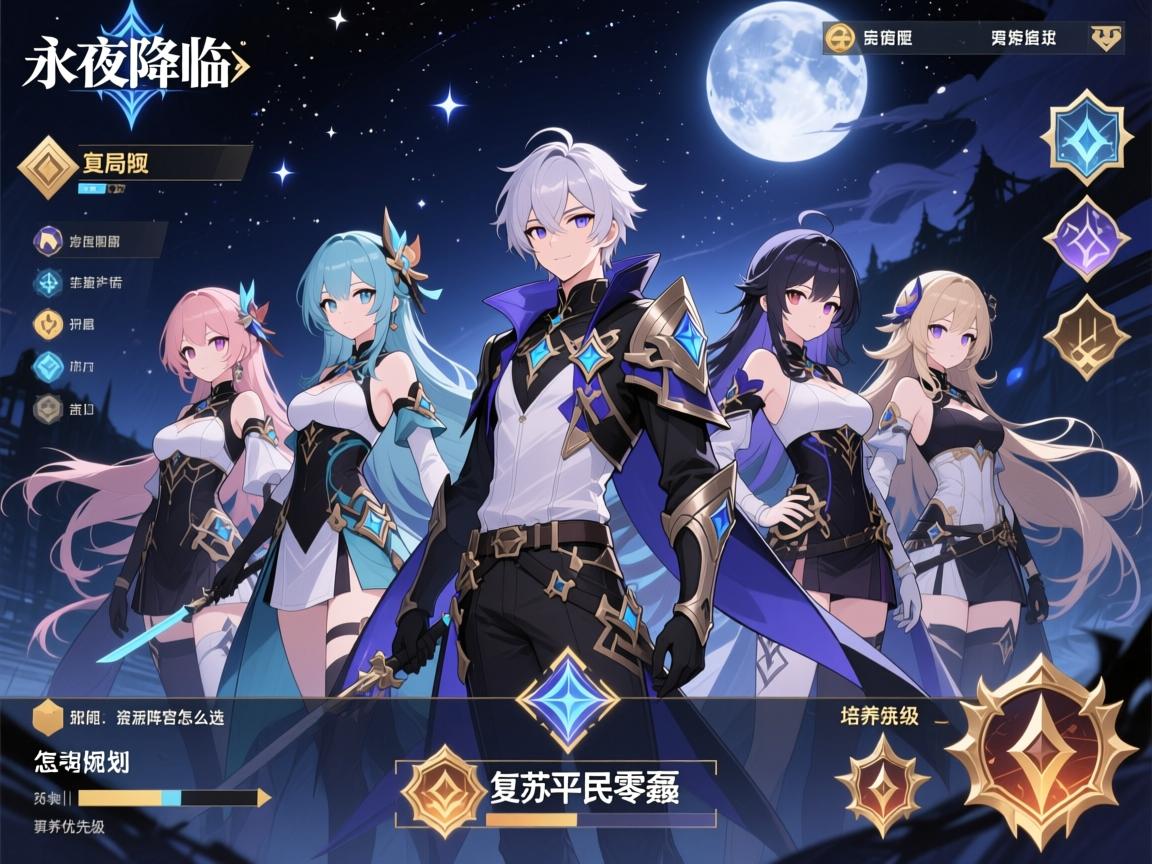Select the cyan diamond menu entry
The image size is (1152, 864).
pos(48,366)
